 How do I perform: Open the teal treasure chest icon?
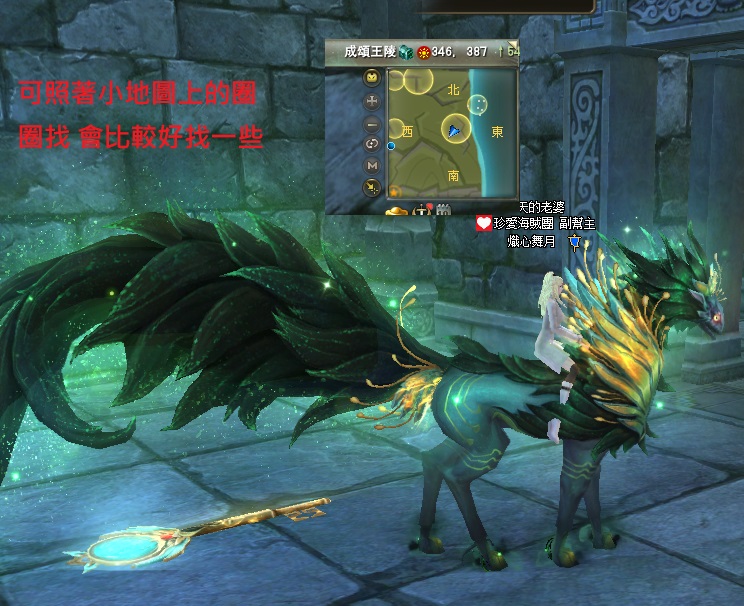coord(406,50)
